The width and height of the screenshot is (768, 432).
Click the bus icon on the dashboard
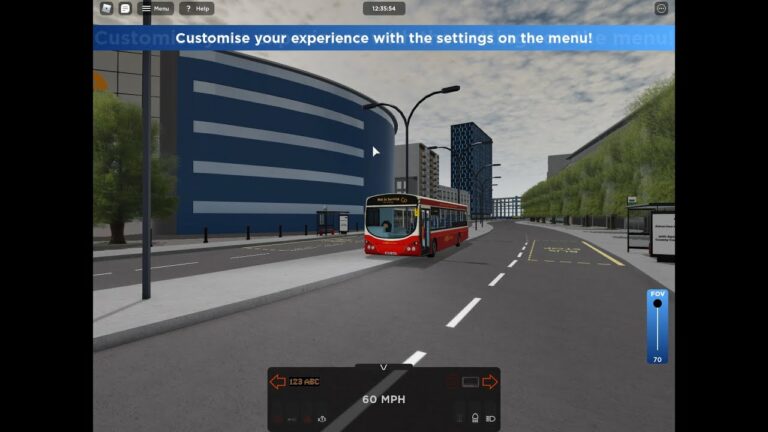click(474, 418)
